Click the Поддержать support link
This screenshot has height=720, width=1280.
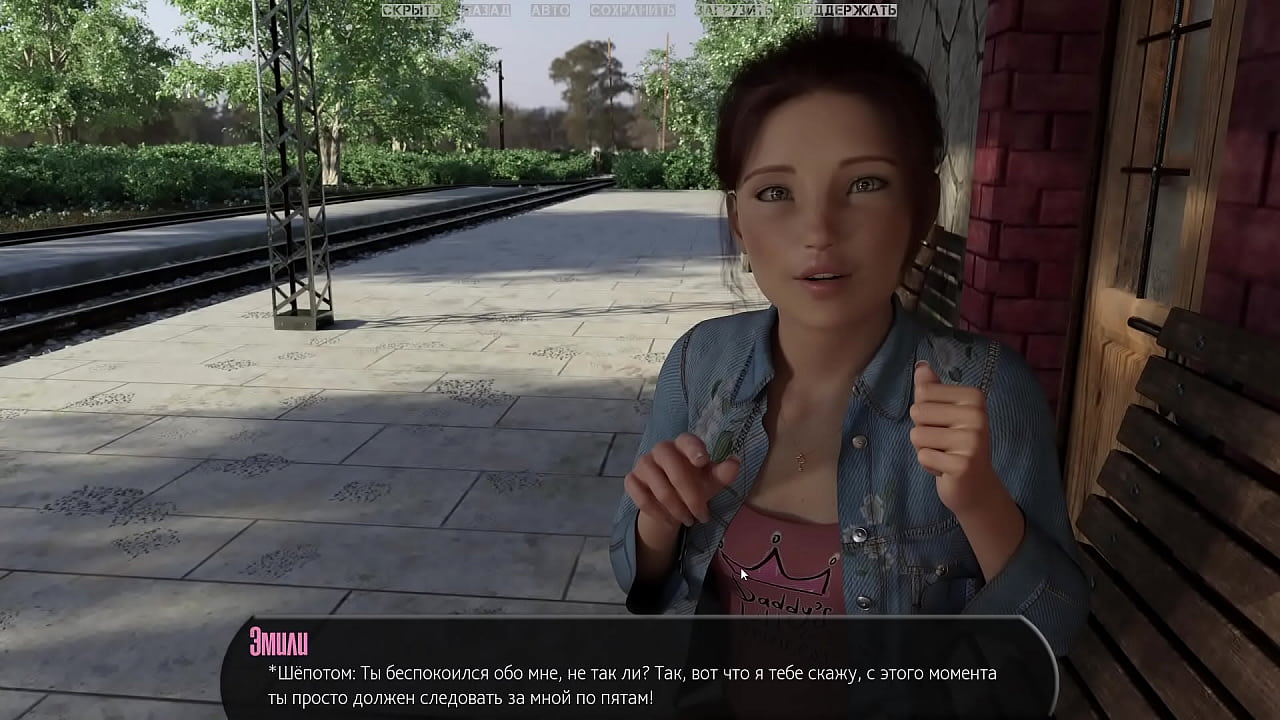(x=846, y=10)
